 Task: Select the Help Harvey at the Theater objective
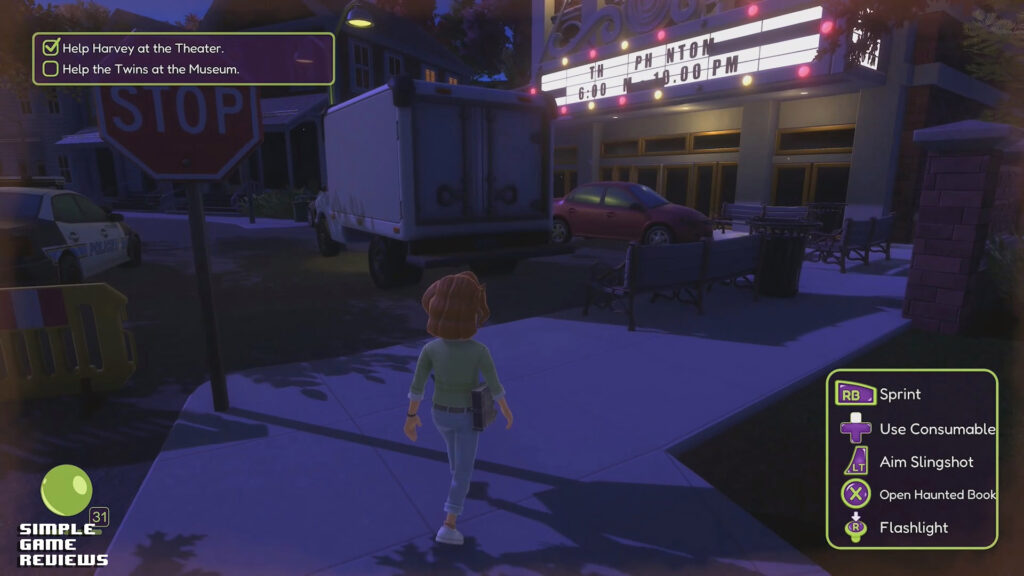pos(143,47)
